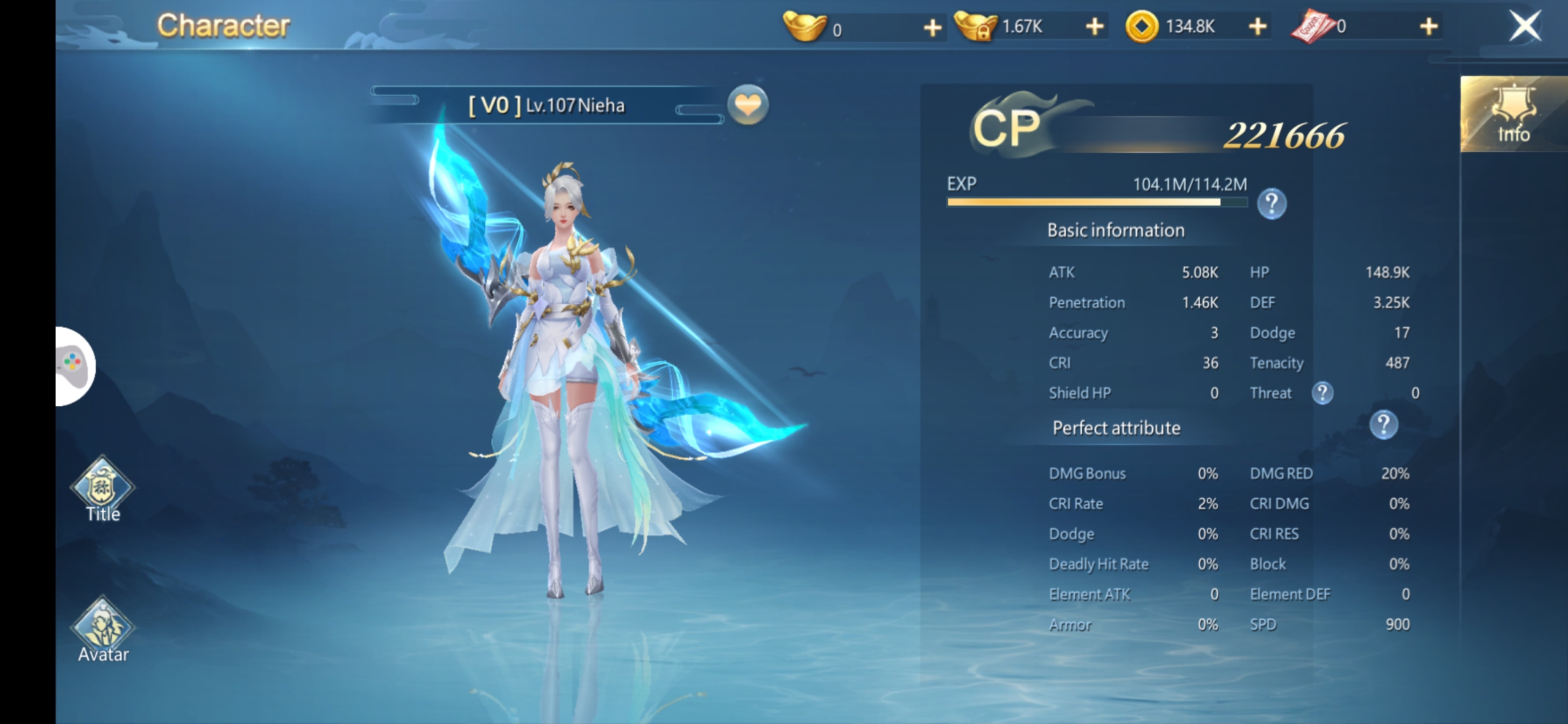1568x724 pixels.
Task: Close the Character screen
Action: (1524, 27)
